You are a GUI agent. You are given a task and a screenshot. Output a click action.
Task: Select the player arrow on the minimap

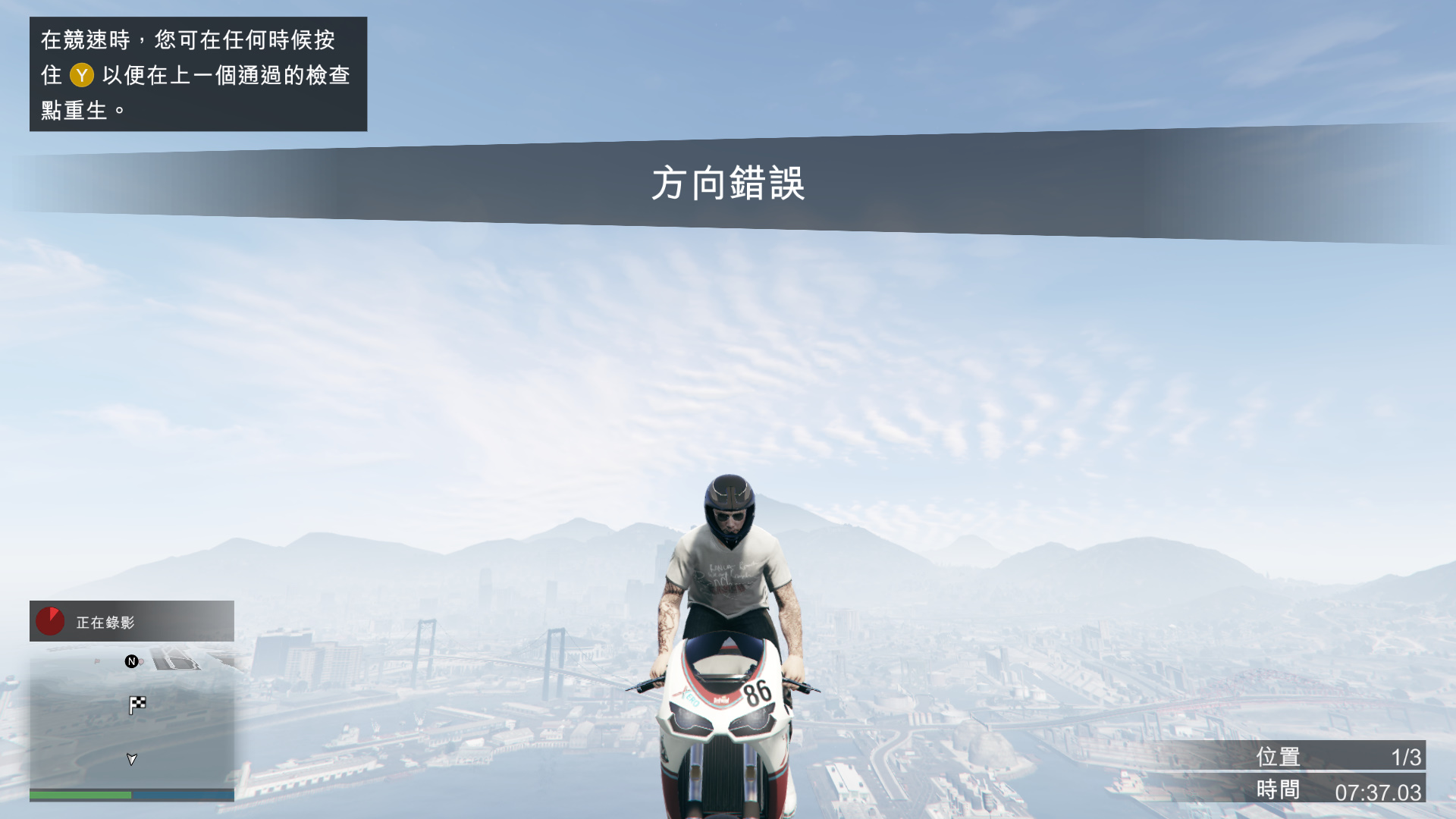coord(132,759)
